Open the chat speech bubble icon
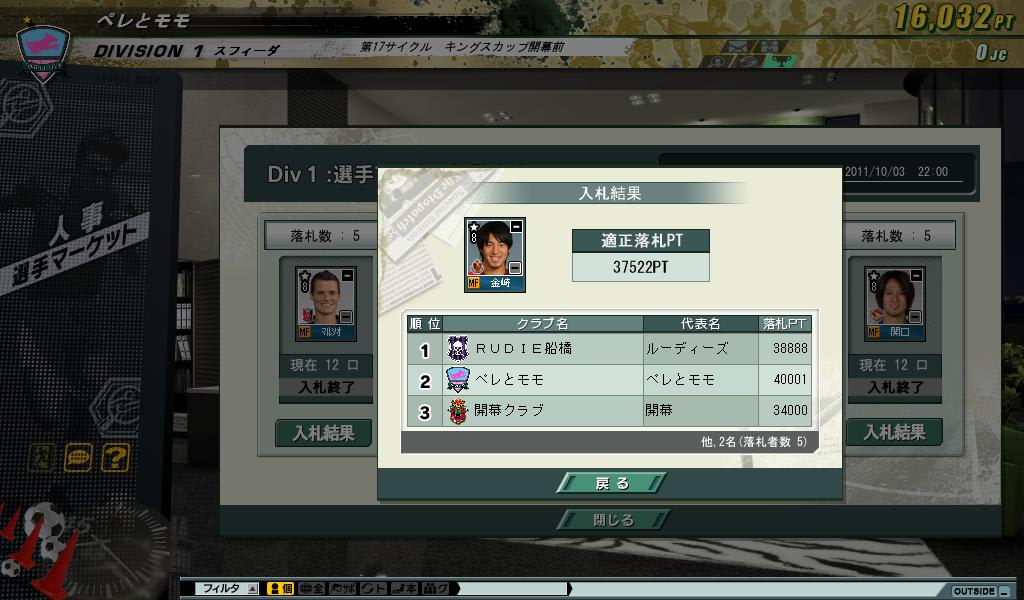 (x=79, y=458)
